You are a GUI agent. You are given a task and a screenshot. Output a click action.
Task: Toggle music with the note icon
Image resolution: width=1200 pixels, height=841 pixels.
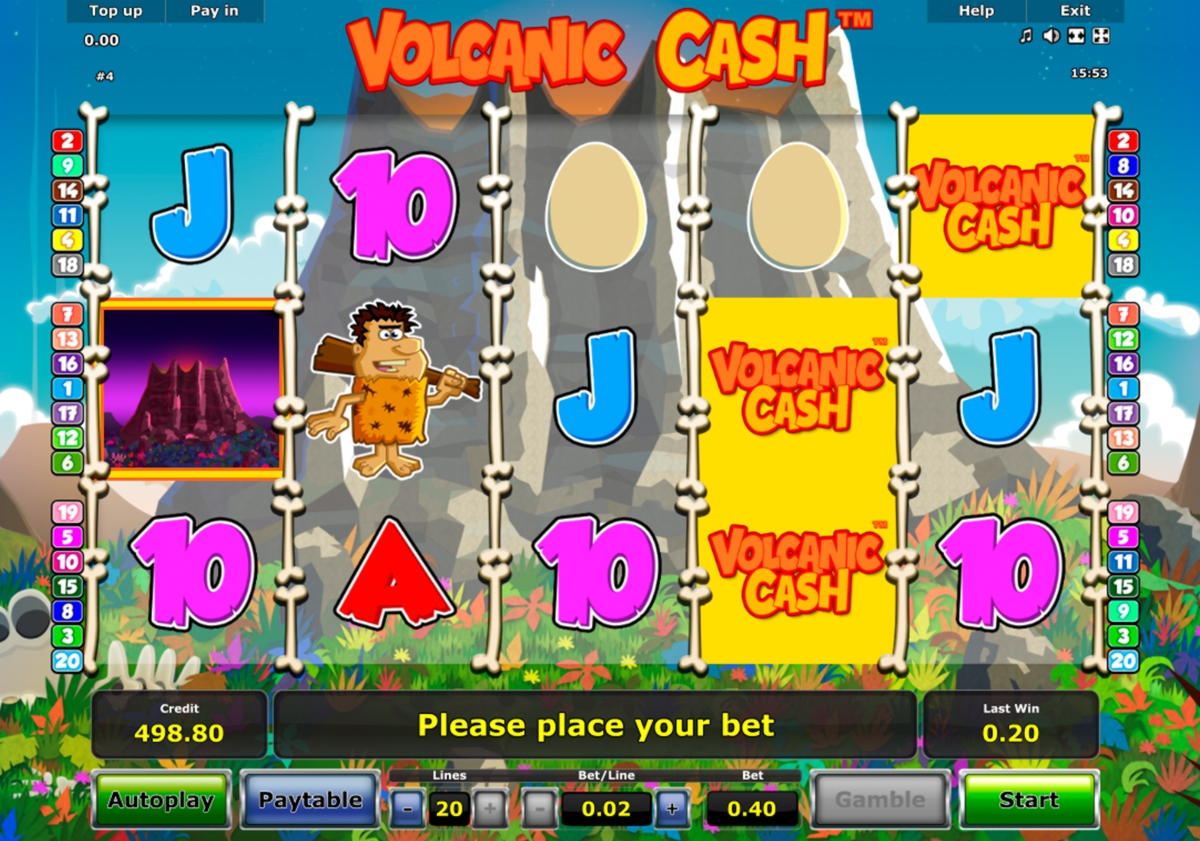click(x=1025, y=36)
